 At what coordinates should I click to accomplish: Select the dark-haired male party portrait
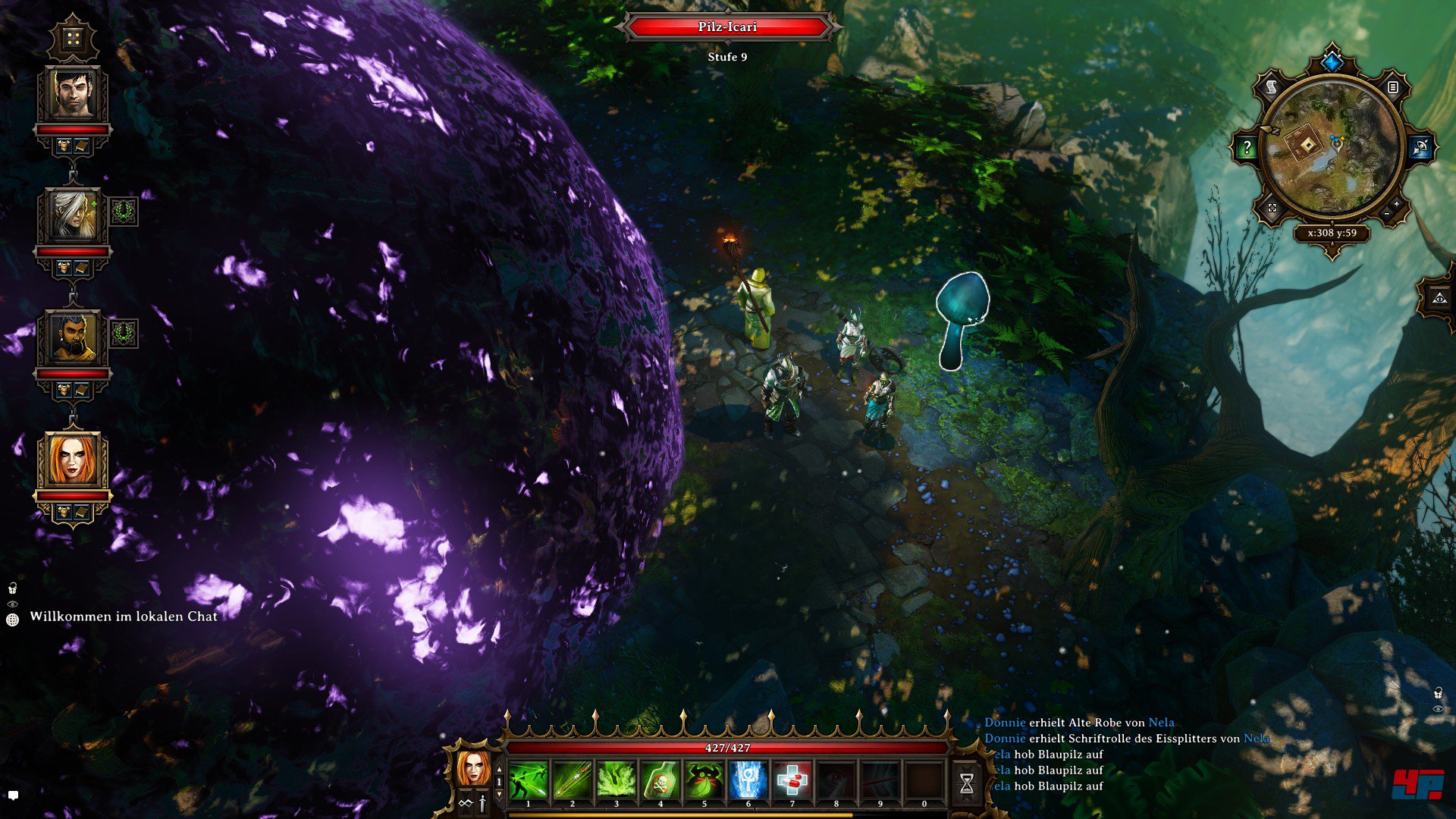[x=73, y=95]
